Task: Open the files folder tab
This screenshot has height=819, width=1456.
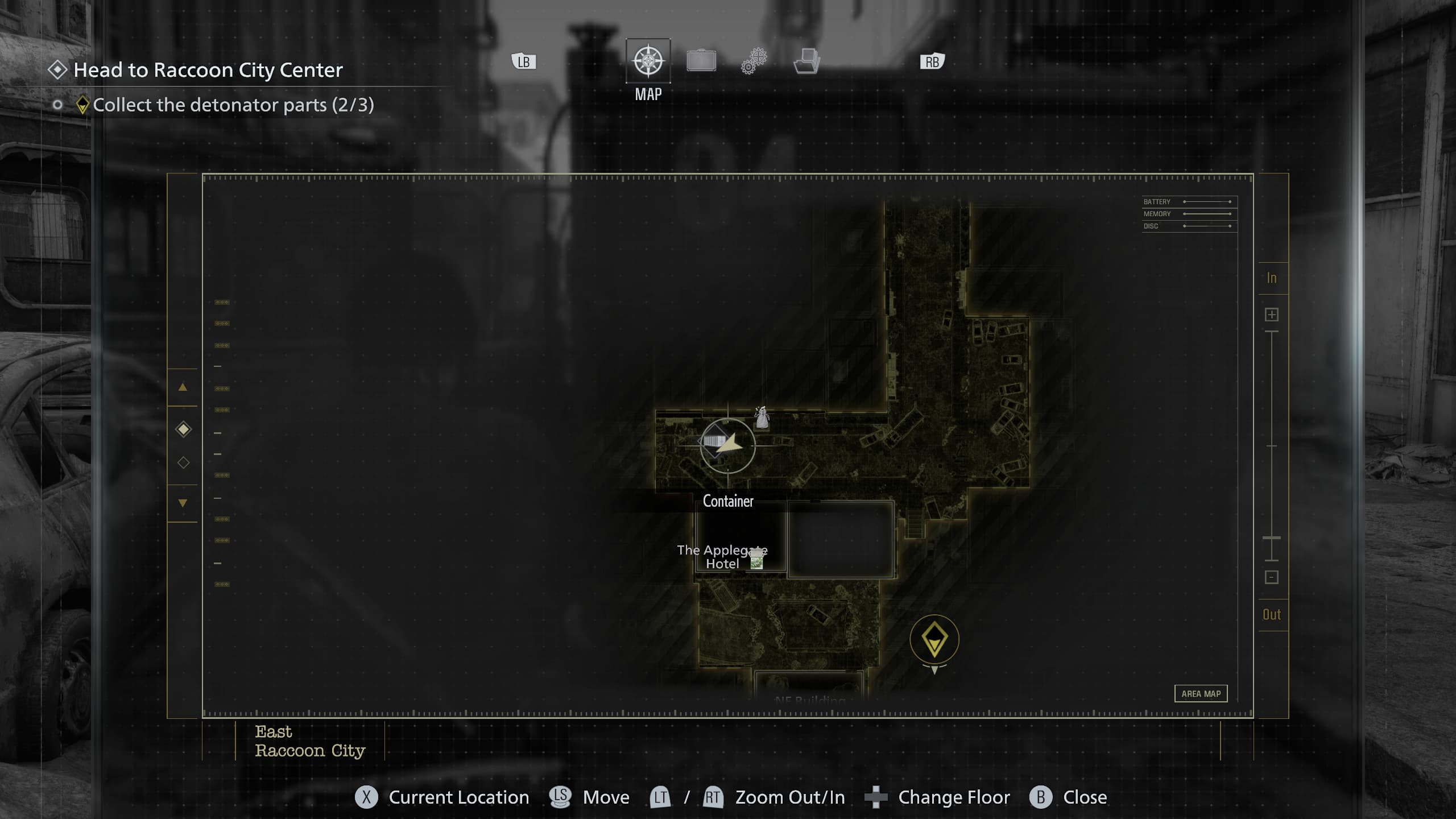Action: [x=806, y=61]
